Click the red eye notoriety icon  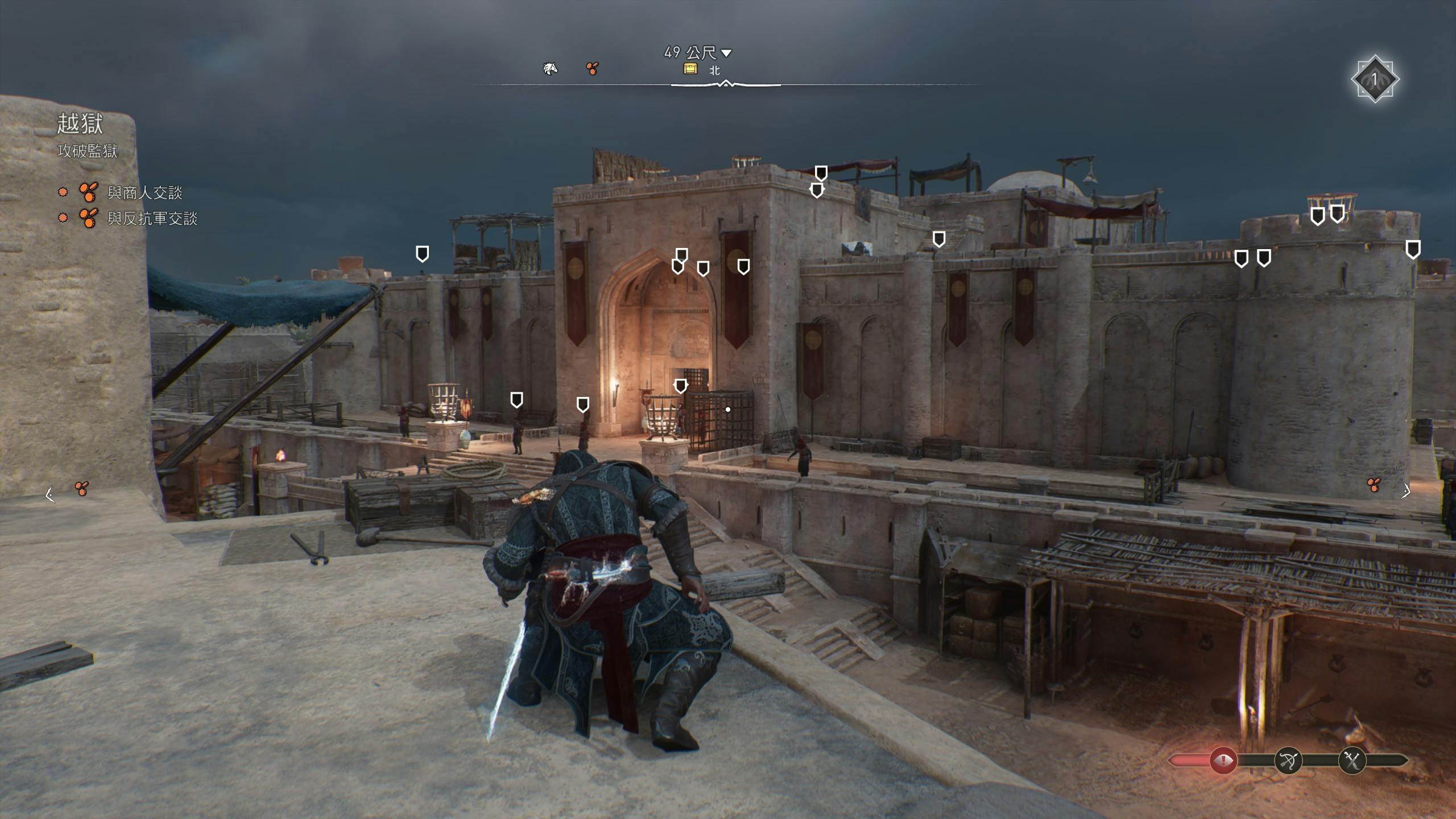[1223, 760]
